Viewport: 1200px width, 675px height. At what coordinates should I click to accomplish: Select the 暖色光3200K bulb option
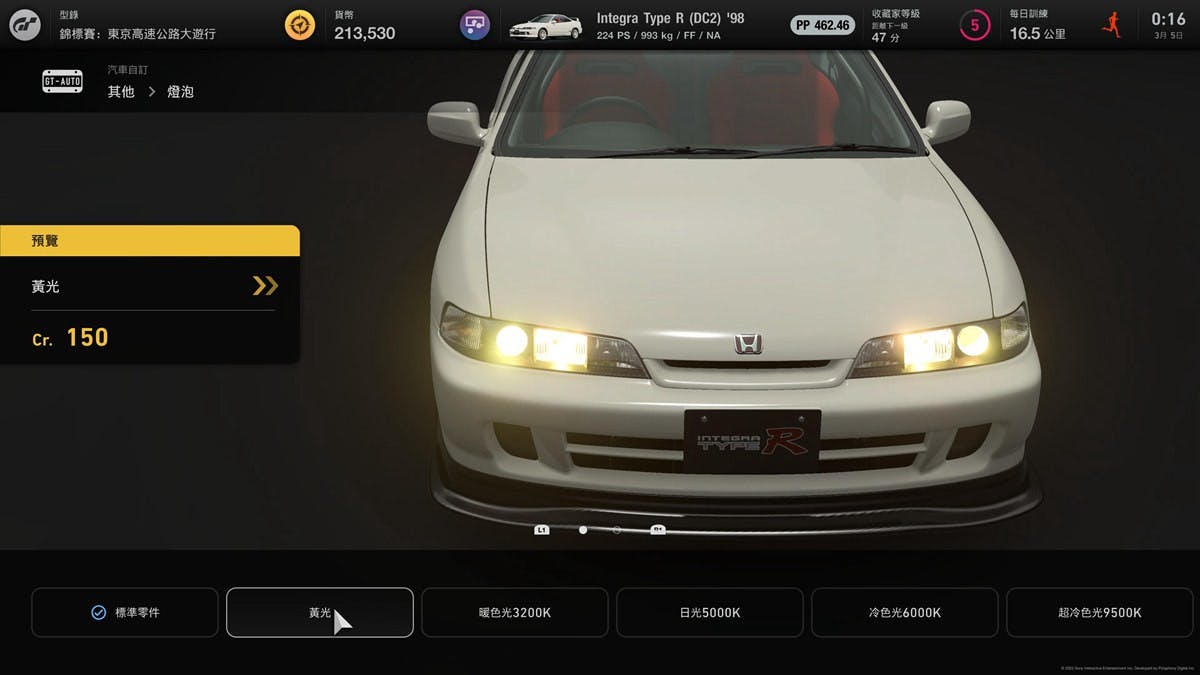click(x=514, y=612)
